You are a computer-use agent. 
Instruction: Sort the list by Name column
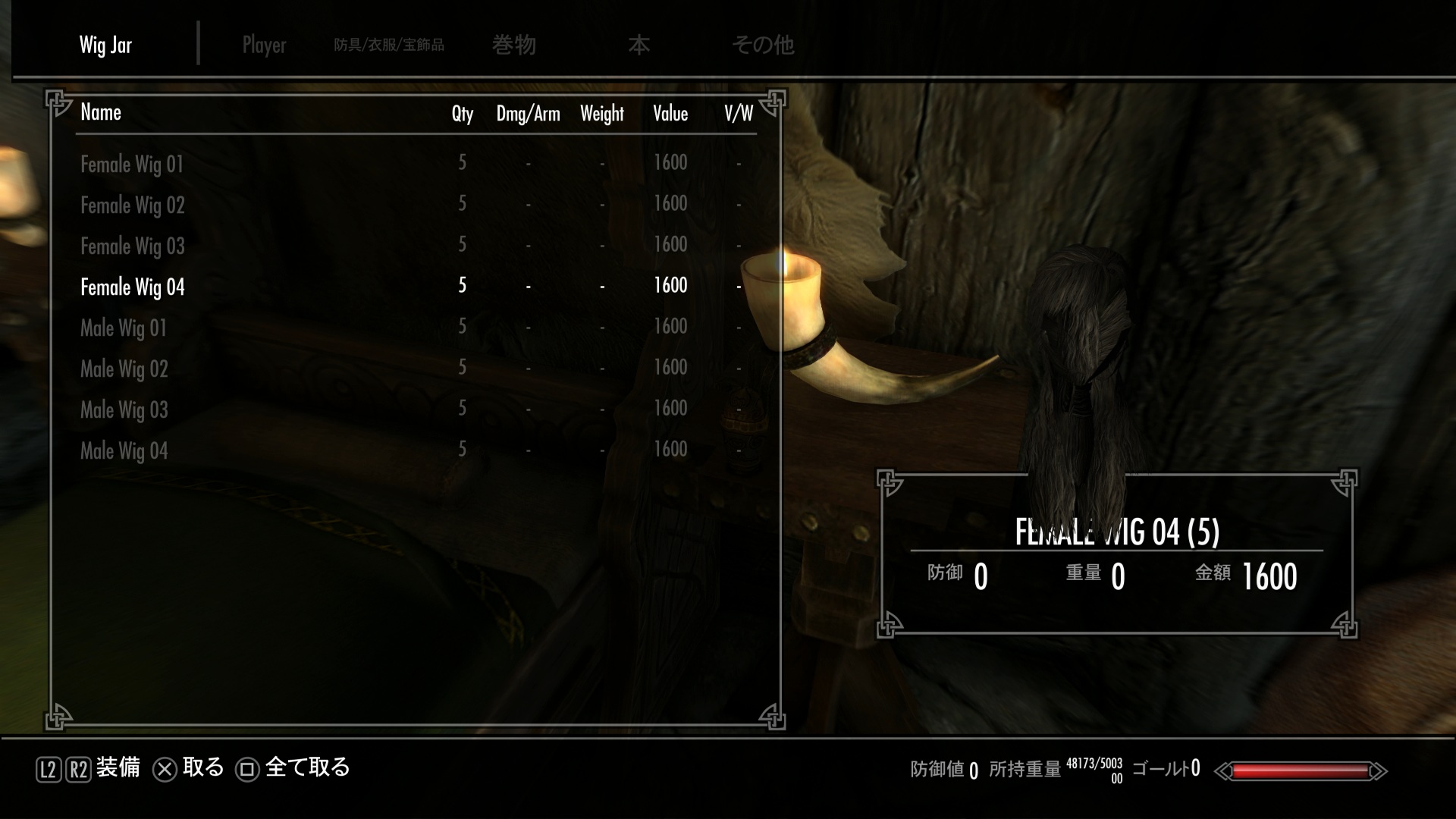[101, 112]
